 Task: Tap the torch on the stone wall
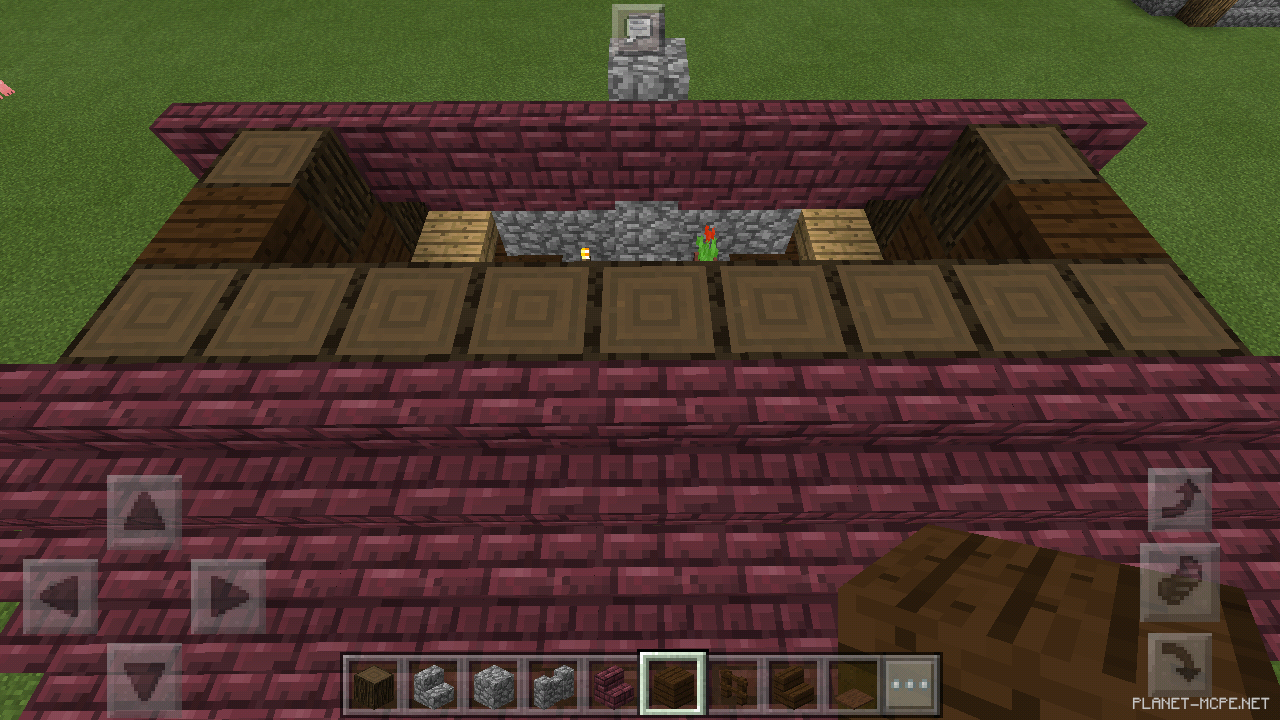coord(583,252)
